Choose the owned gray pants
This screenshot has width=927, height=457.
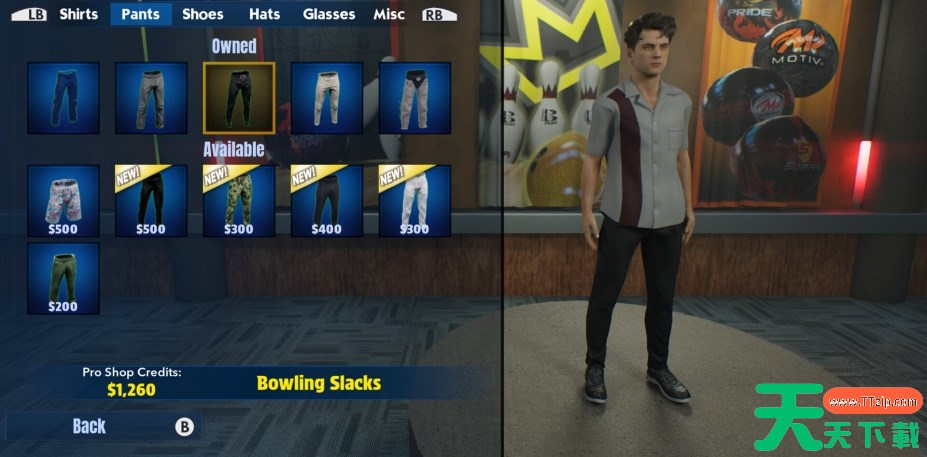(151, 98)
